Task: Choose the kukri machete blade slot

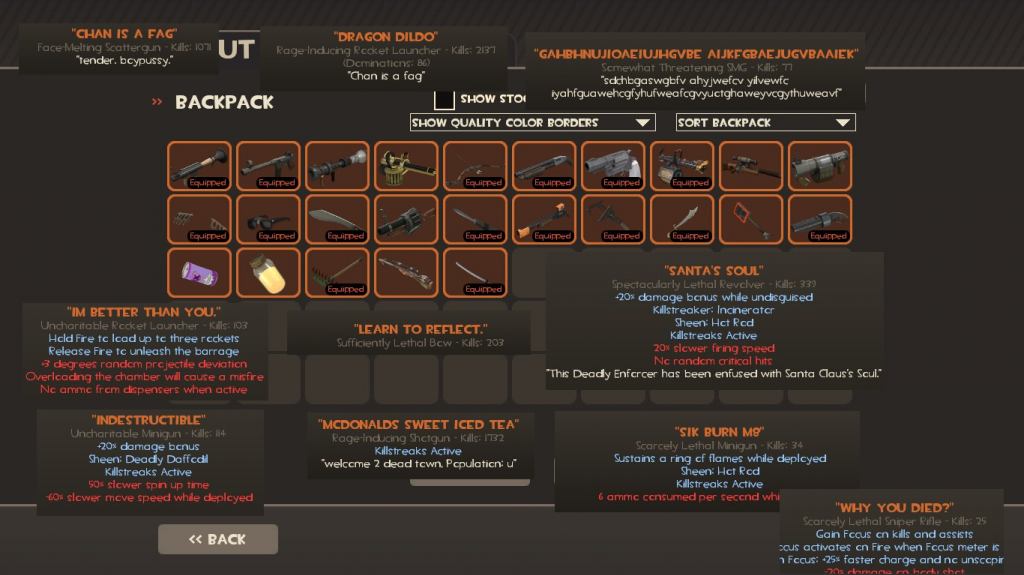Action: 337,219
